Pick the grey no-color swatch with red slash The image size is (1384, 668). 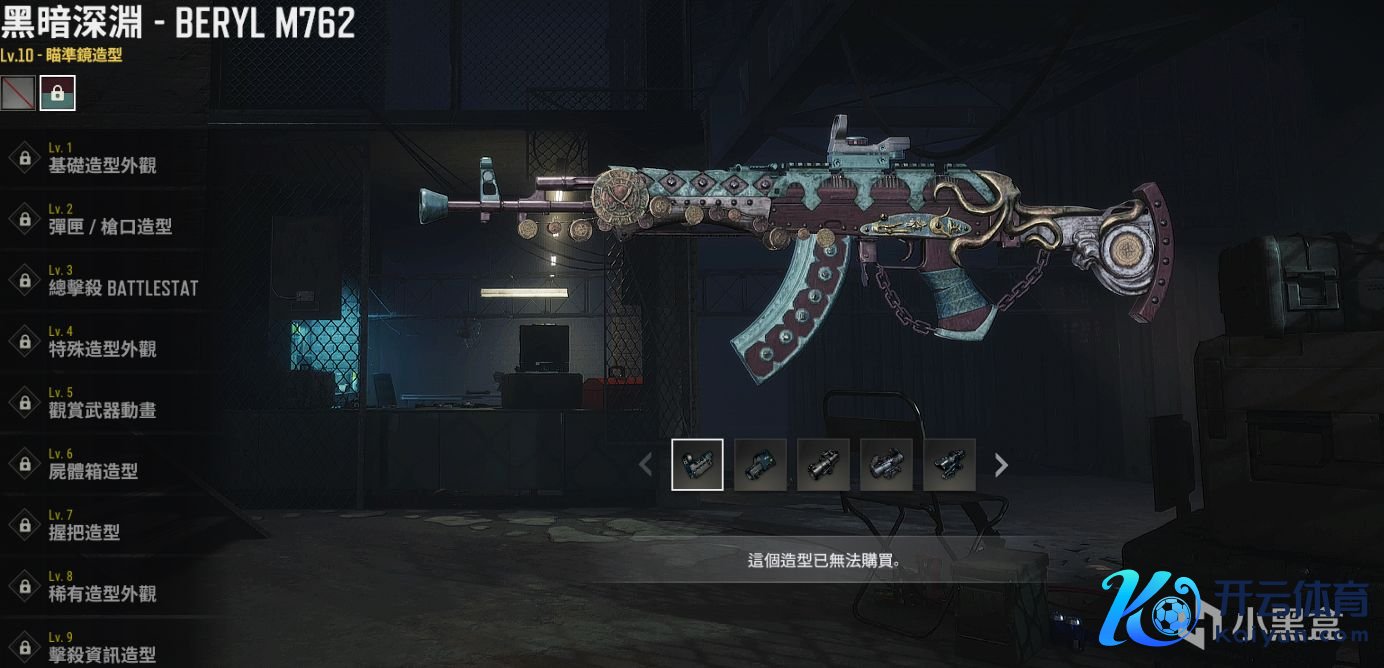(x=18, y=93)
